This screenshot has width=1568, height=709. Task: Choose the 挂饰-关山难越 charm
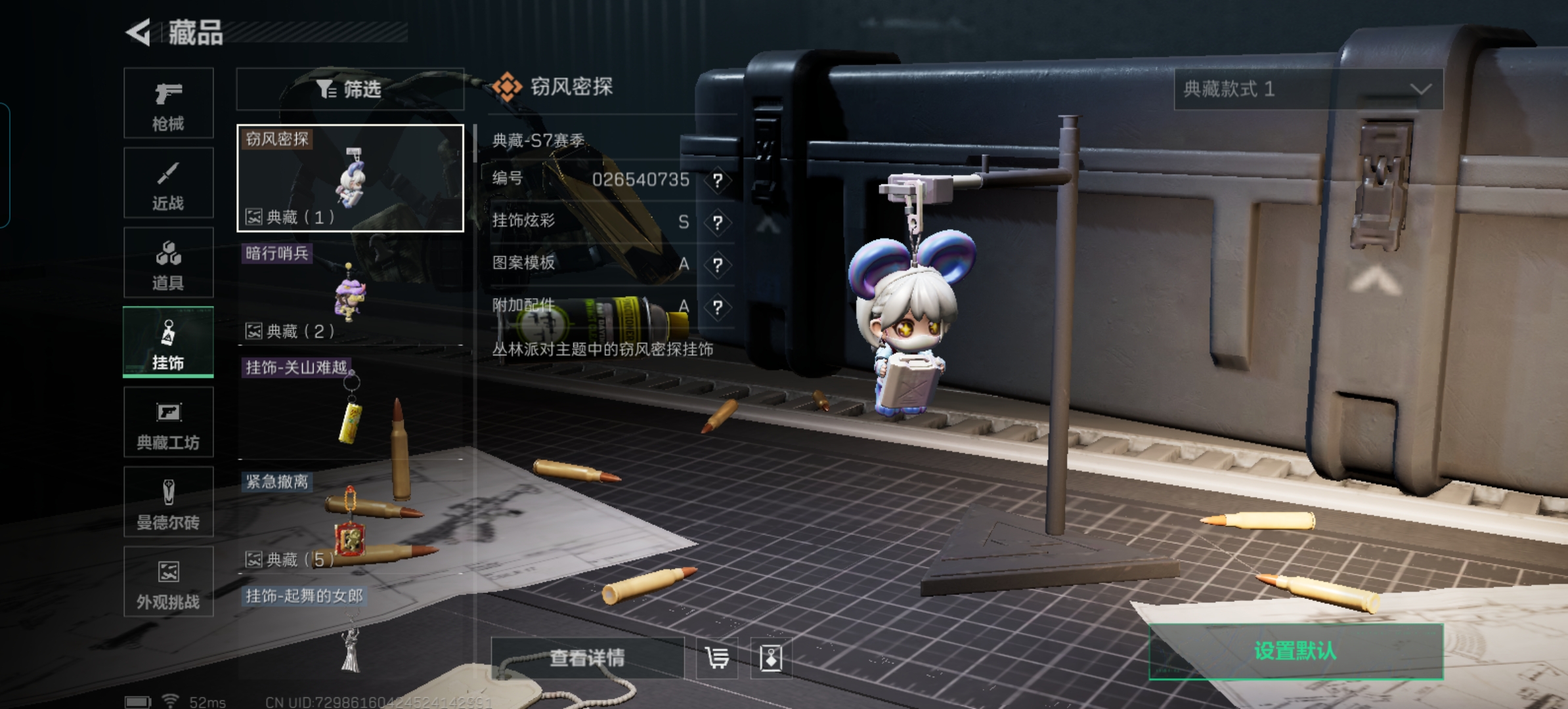coord(350,407)
